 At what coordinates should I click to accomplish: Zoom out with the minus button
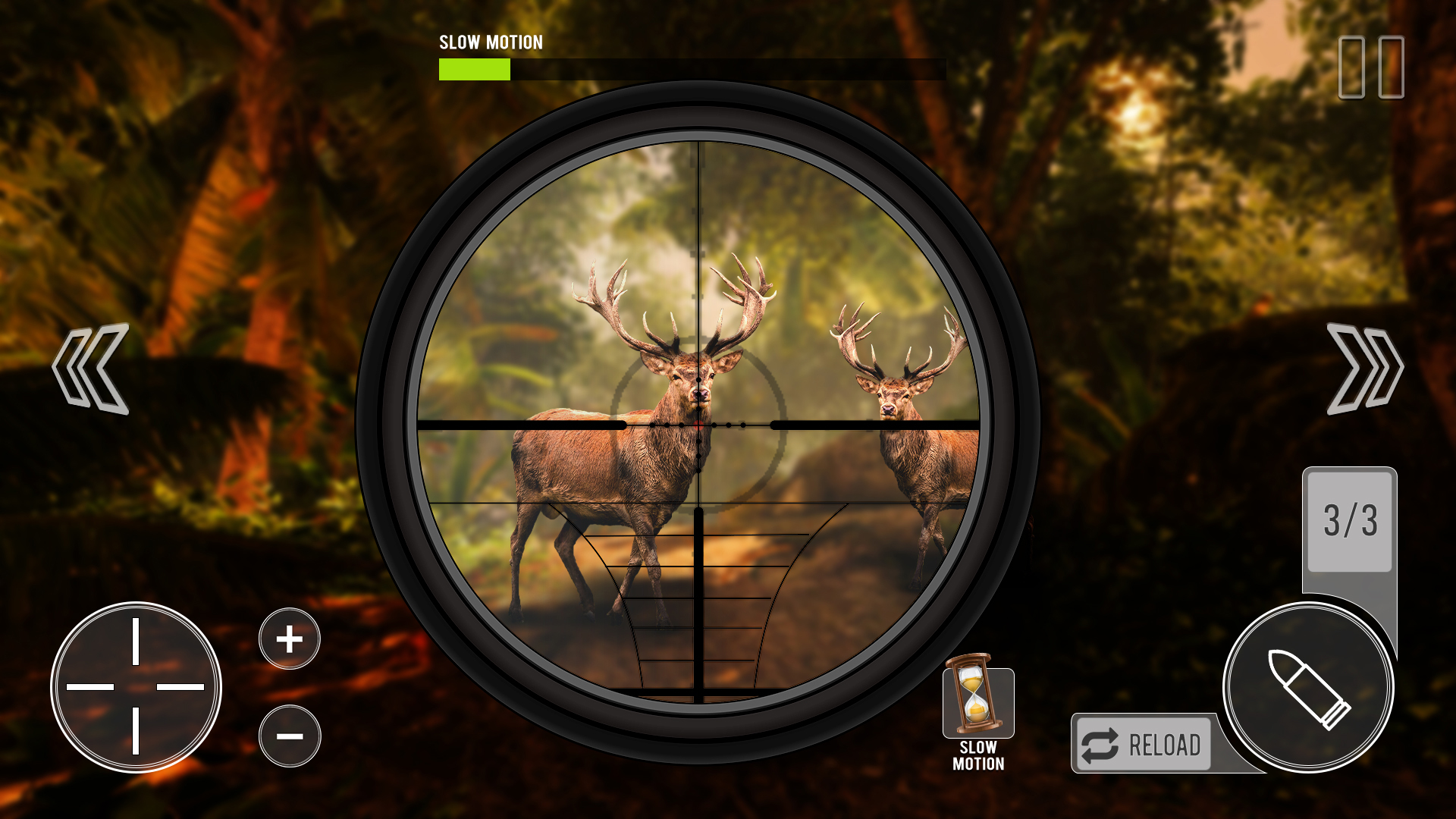tap(290, 736)
